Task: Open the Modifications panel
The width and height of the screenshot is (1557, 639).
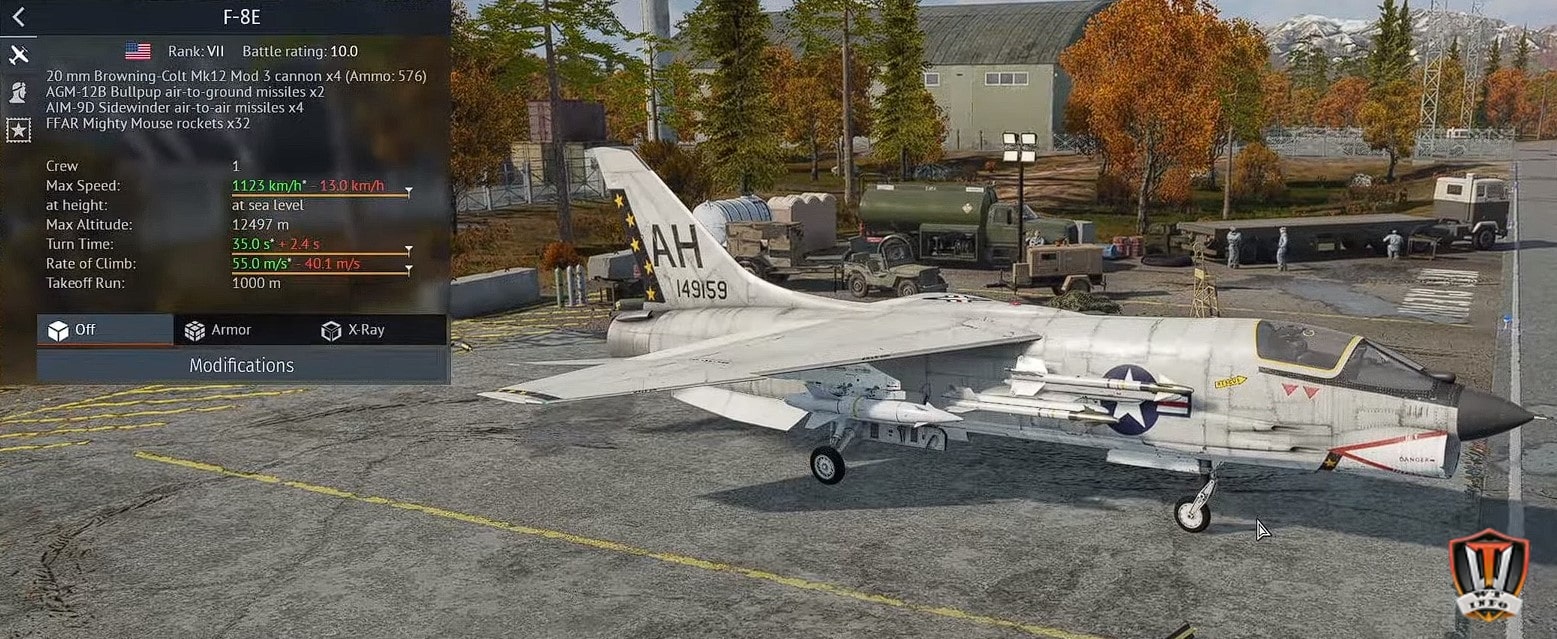Action: [242, 365]
